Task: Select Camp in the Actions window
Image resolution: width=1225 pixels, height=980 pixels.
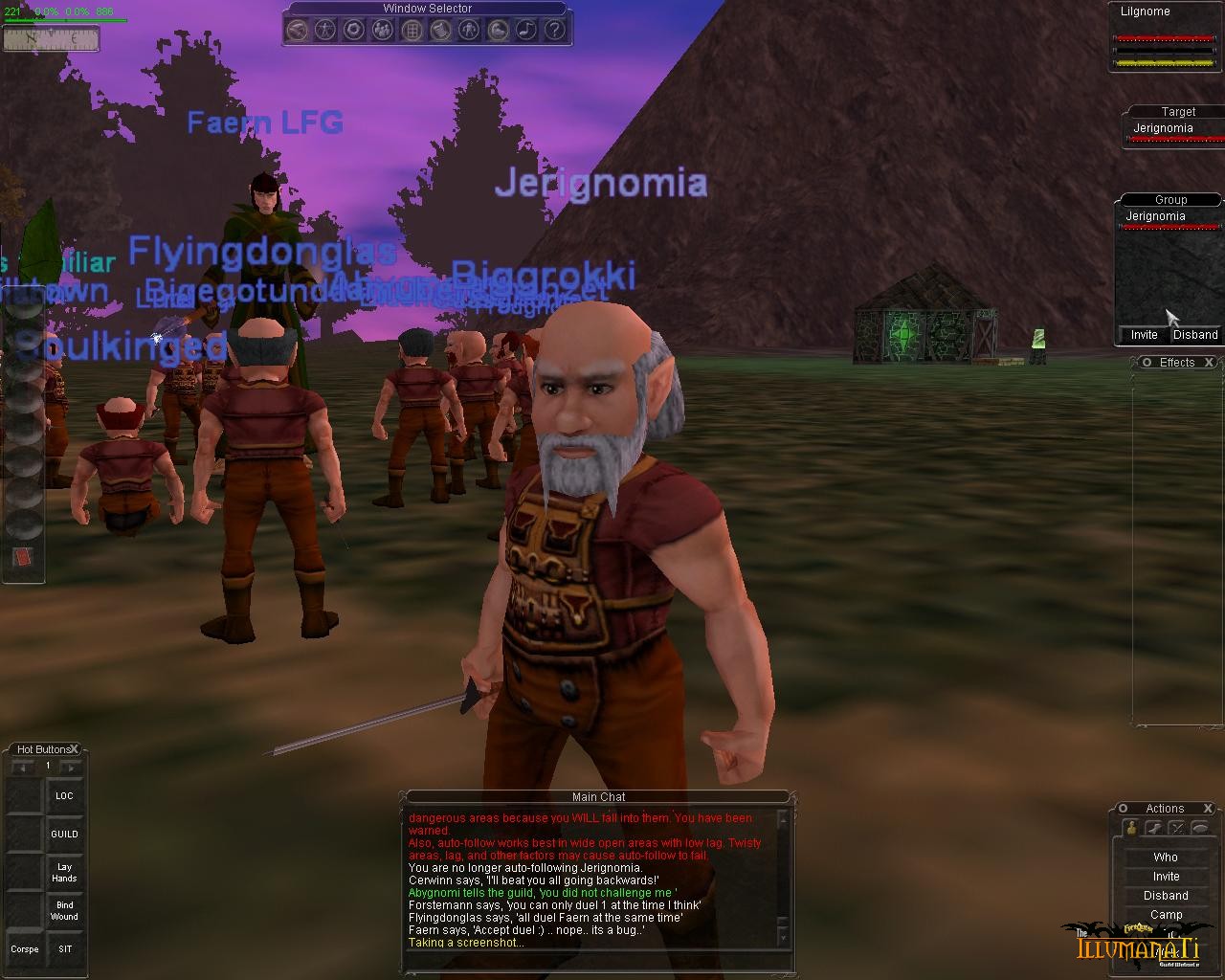Action: (1166, 915)
